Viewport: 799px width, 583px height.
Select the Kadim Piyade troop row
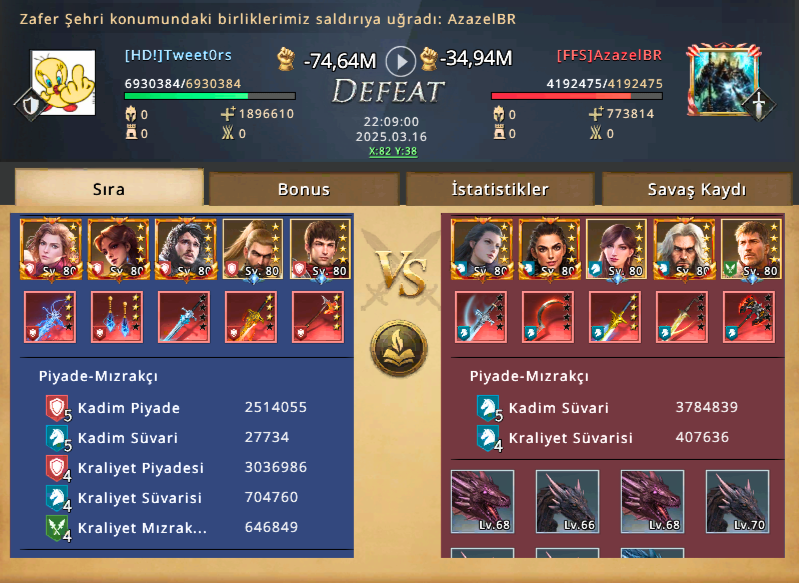(180, 407)
